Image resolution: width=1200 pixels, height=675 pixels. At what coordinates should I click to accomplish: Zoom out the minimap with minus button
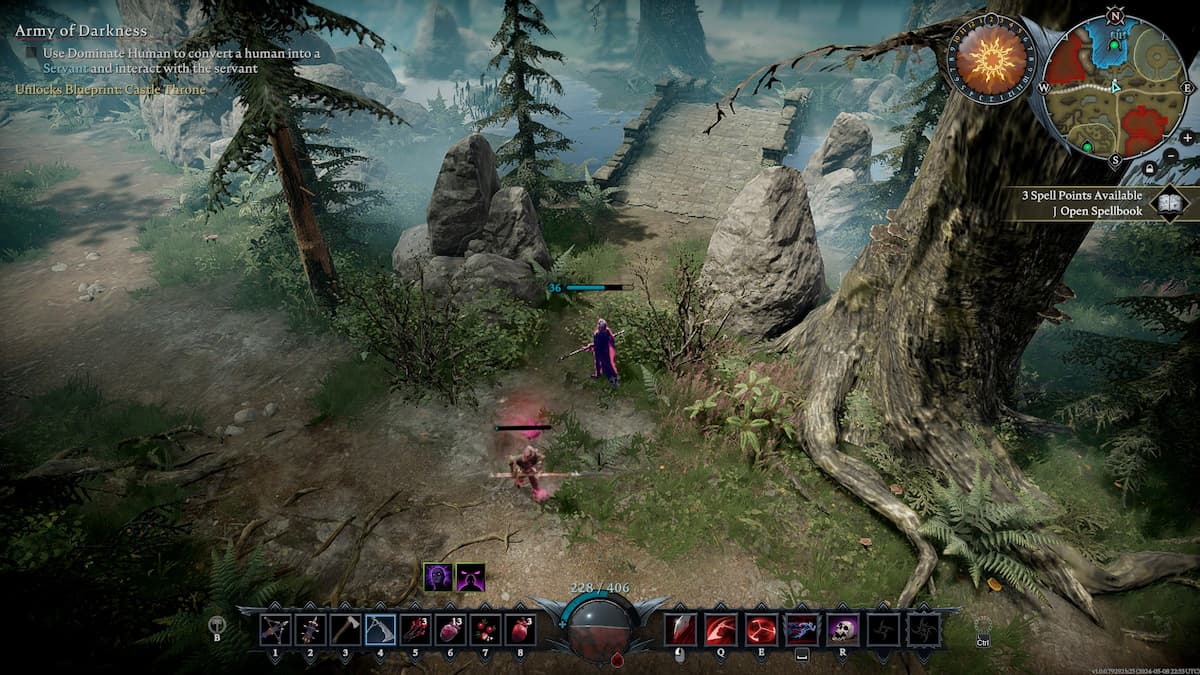[x=1172, y=156]
